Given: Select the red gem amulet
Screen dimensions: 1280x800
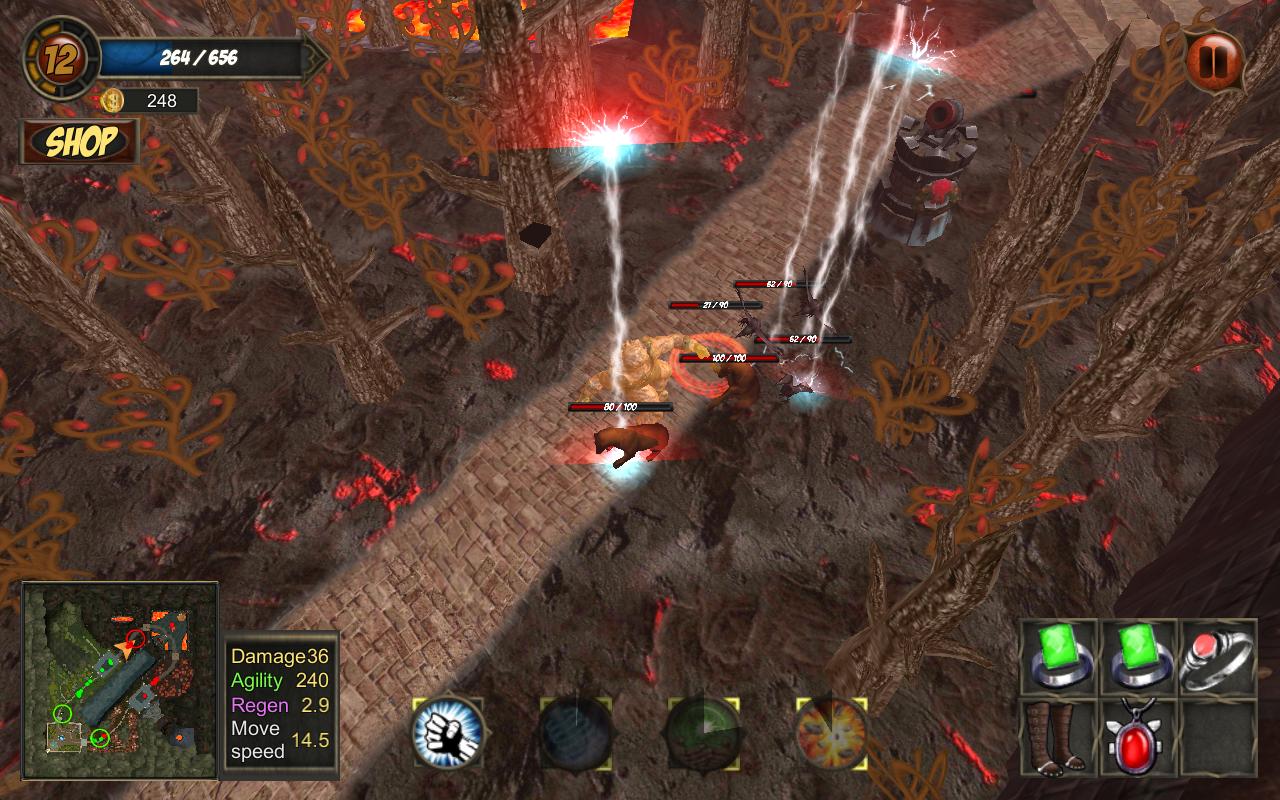Looking at the screenshot, I should (1138, 737).
